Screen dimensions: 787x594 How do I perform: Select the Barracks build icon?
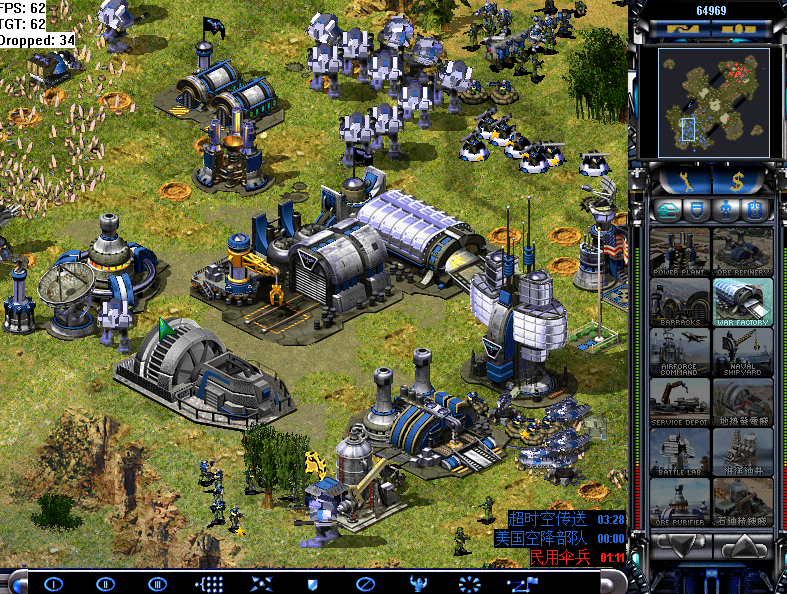[x=680, y=301]
